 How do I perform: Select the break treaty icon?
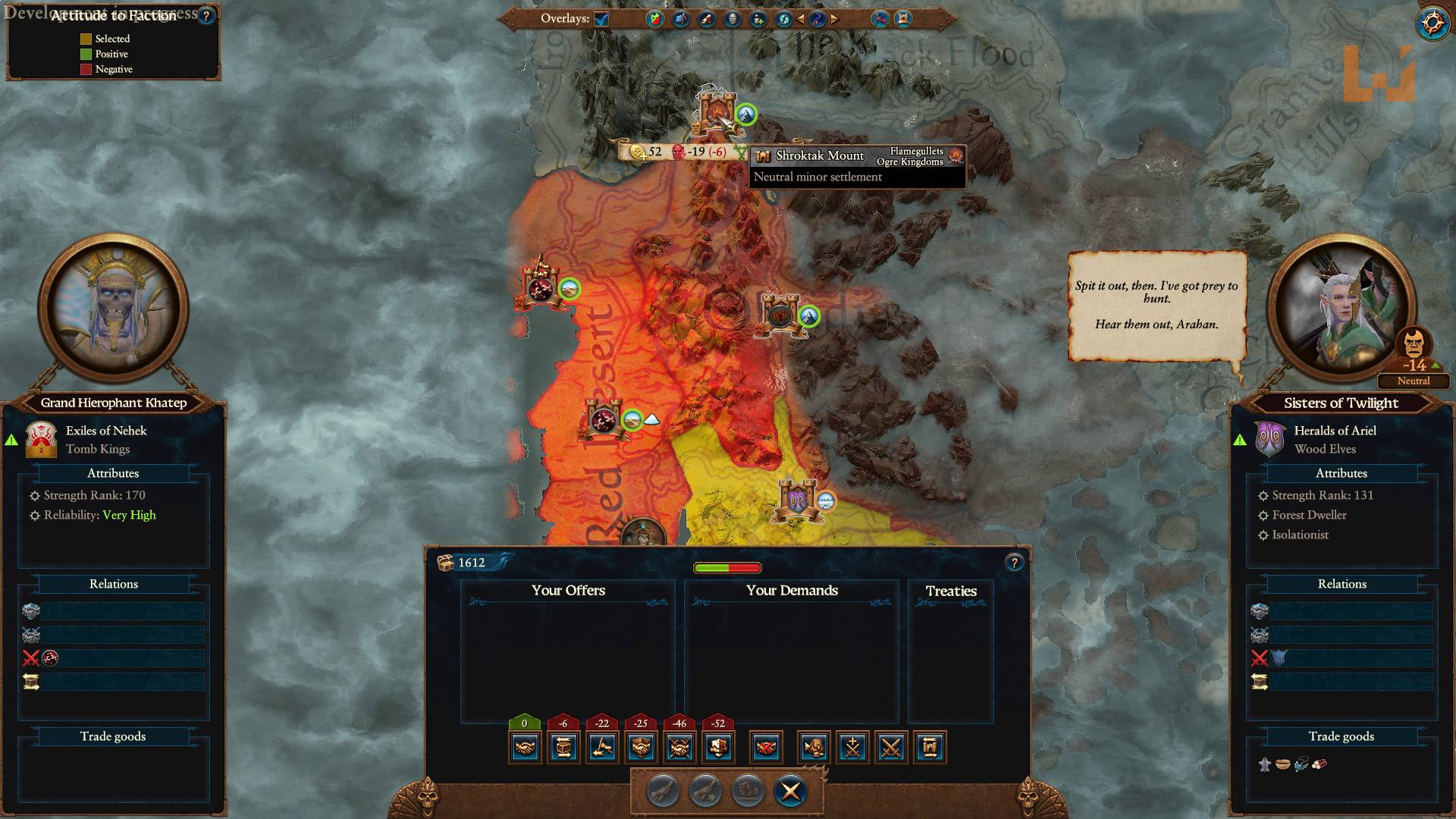coord(766,747)
